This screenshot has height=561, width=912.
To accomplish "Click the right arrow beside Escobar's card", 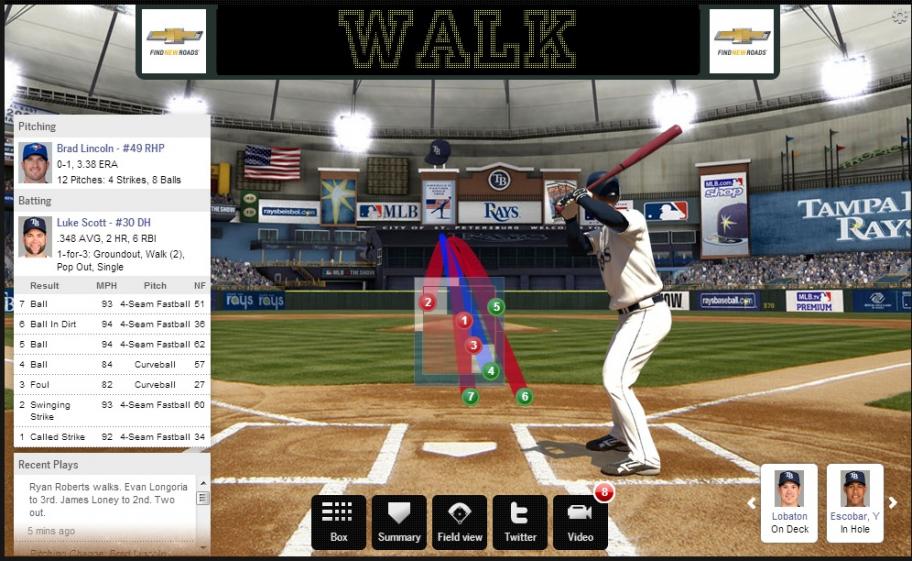I will pyautogui.click(x=893, y=503).
